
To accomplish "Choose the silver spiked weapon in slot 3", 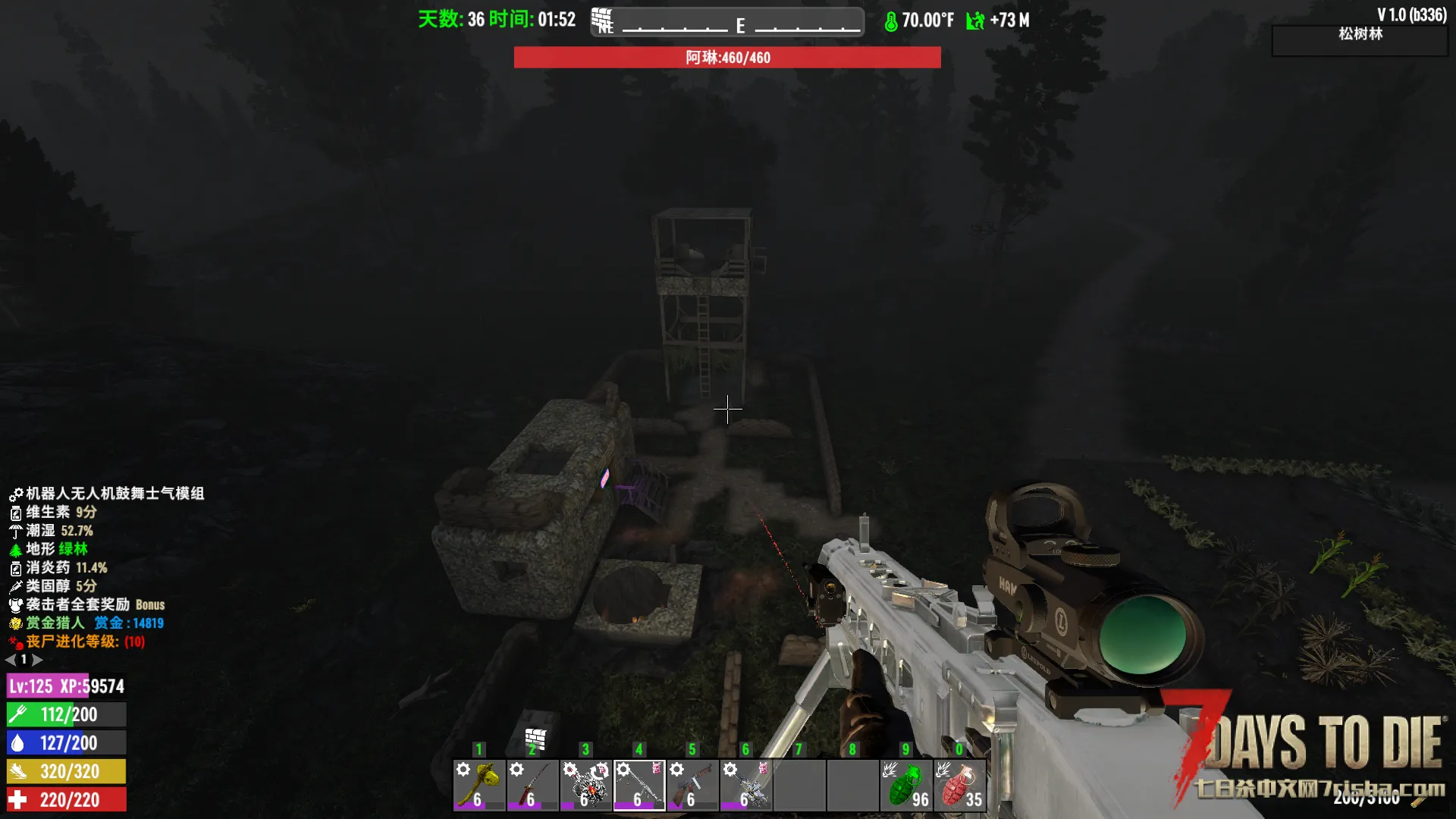I will click(585, 785).
